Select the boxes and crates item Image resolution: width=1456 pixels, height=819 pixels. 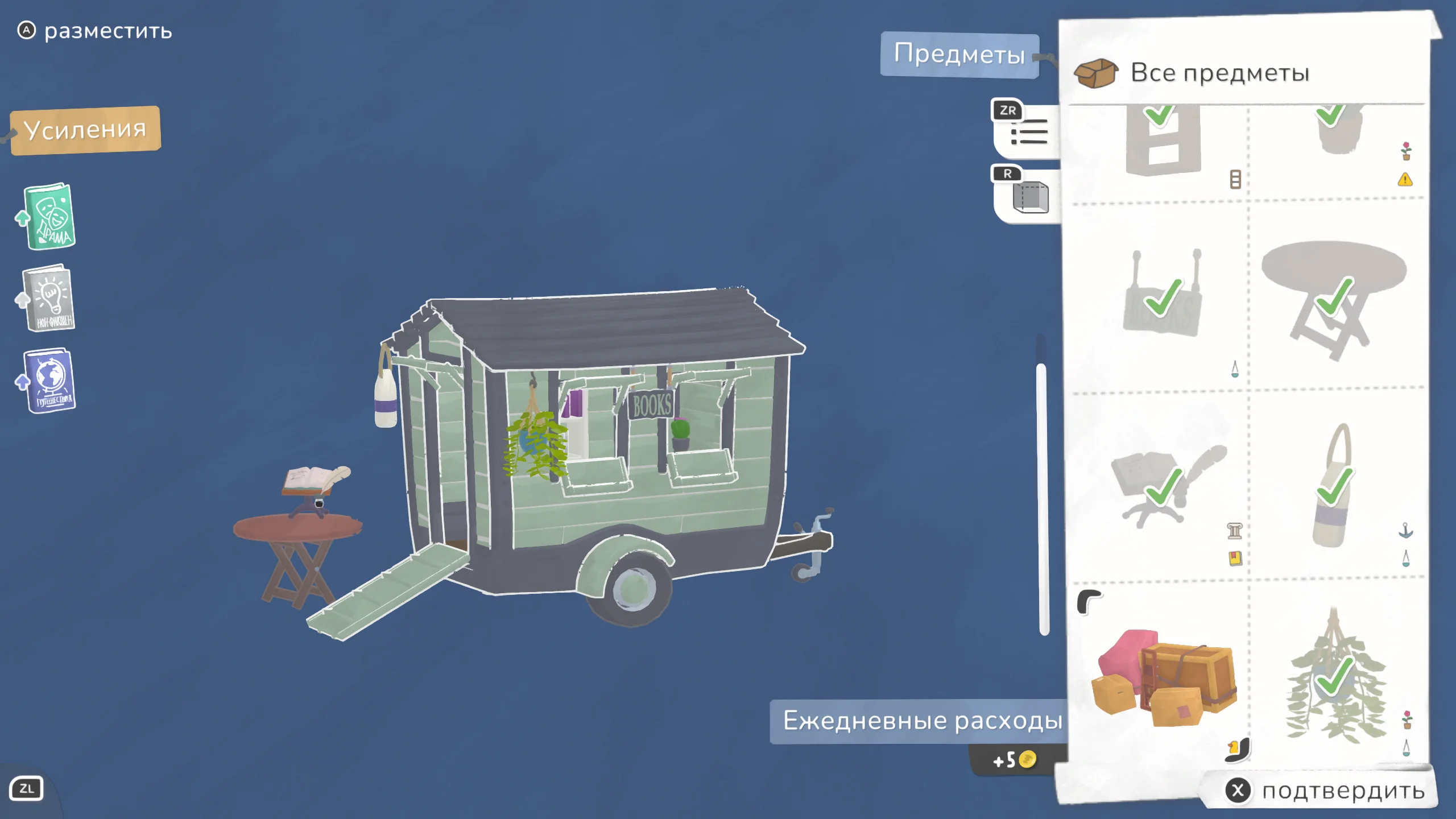point(1161,677)
